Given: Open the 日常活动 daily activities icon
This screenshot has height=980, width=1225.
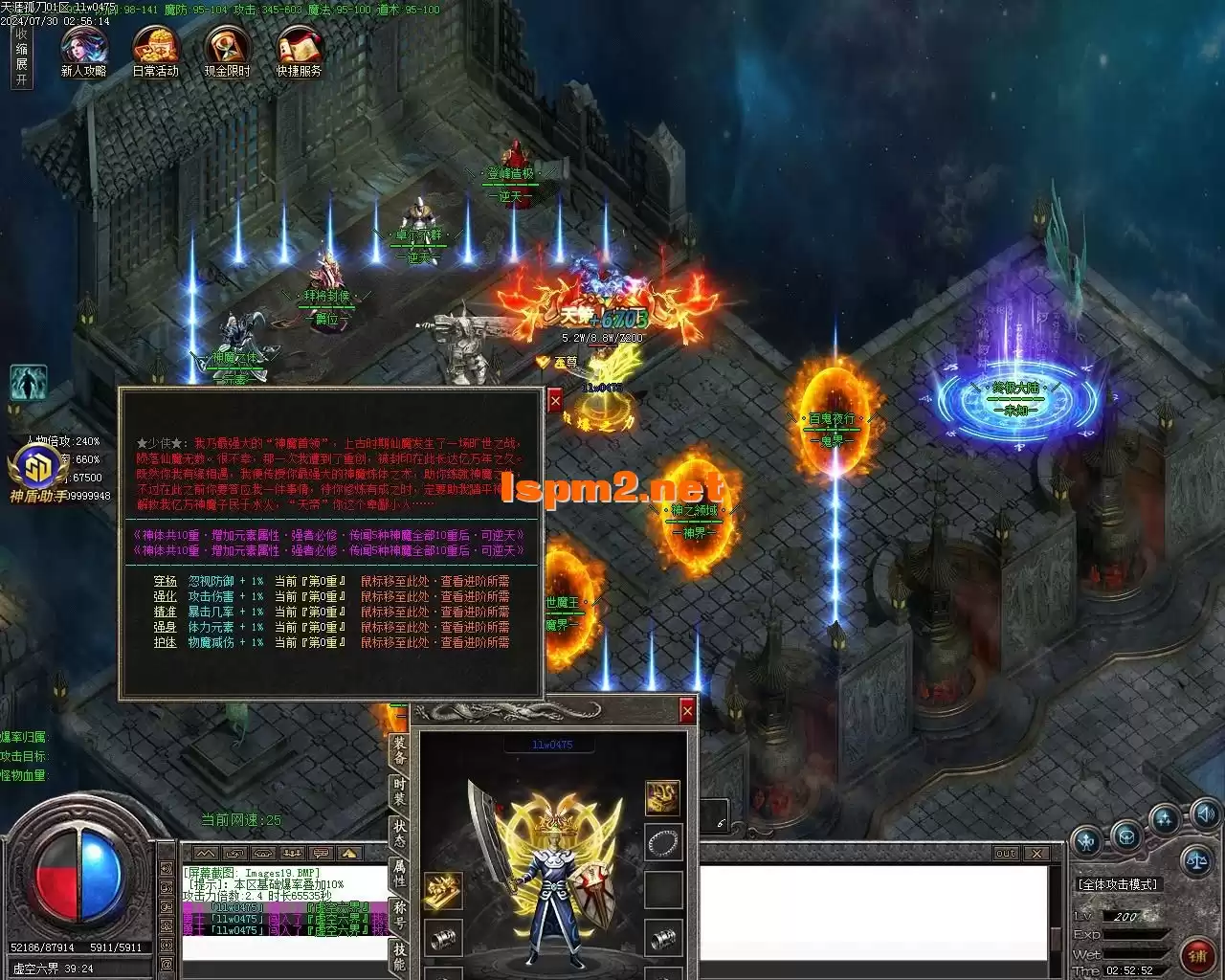Looking at the screenshot, I should pos(155,50).
